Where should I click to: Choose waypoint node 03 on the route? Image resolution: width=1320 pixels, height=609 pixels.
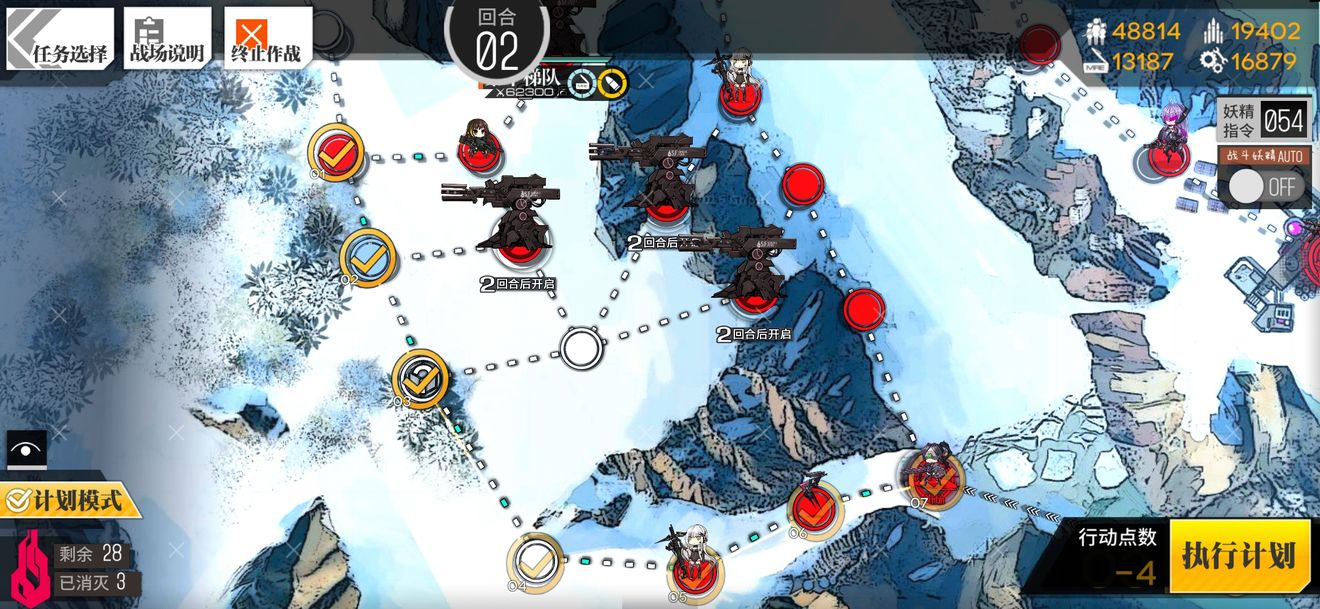[x=420, y=377]
